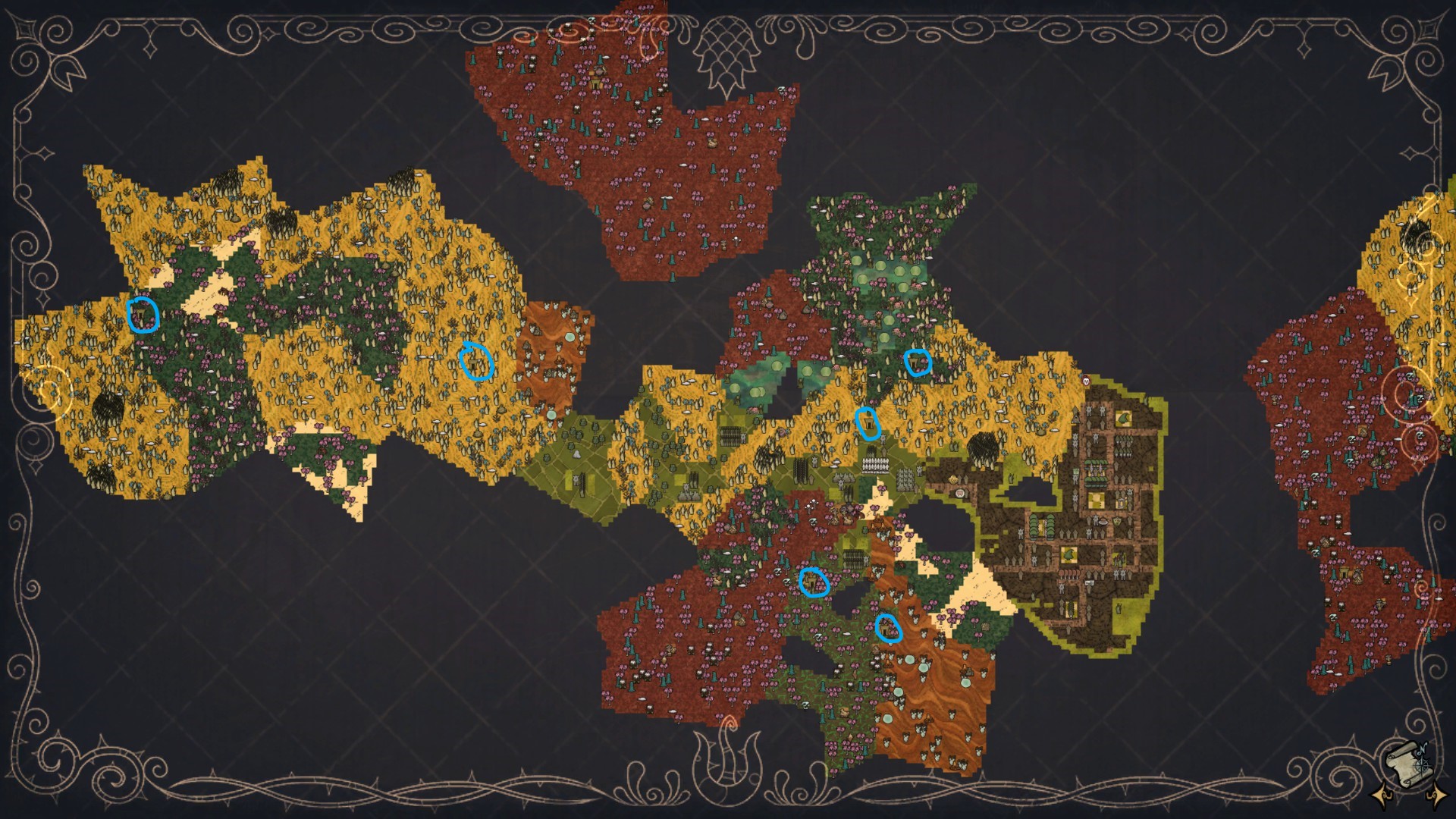
Task: Click the shield emblem beside the town fountain
Action: 1116,522
